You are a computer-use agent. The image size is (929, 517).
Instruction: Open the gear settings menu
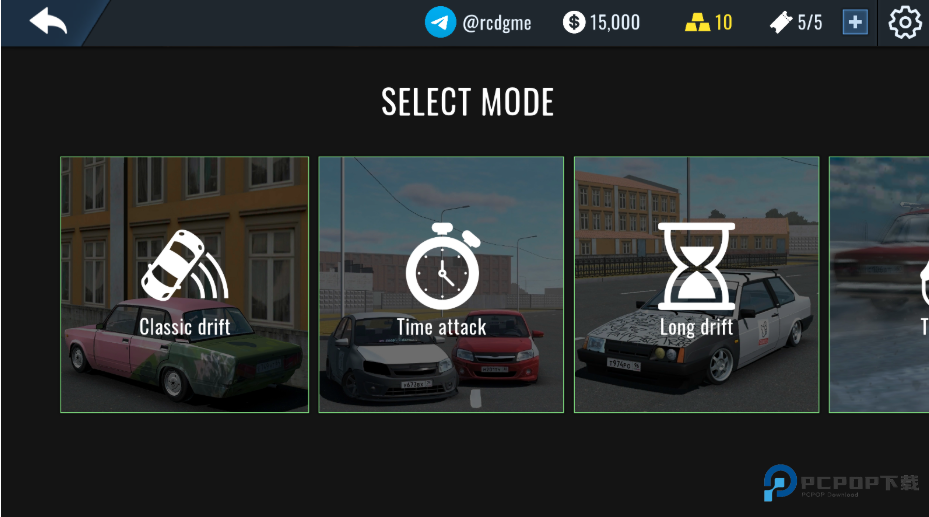pyautogui.click(x=905, y=22)
